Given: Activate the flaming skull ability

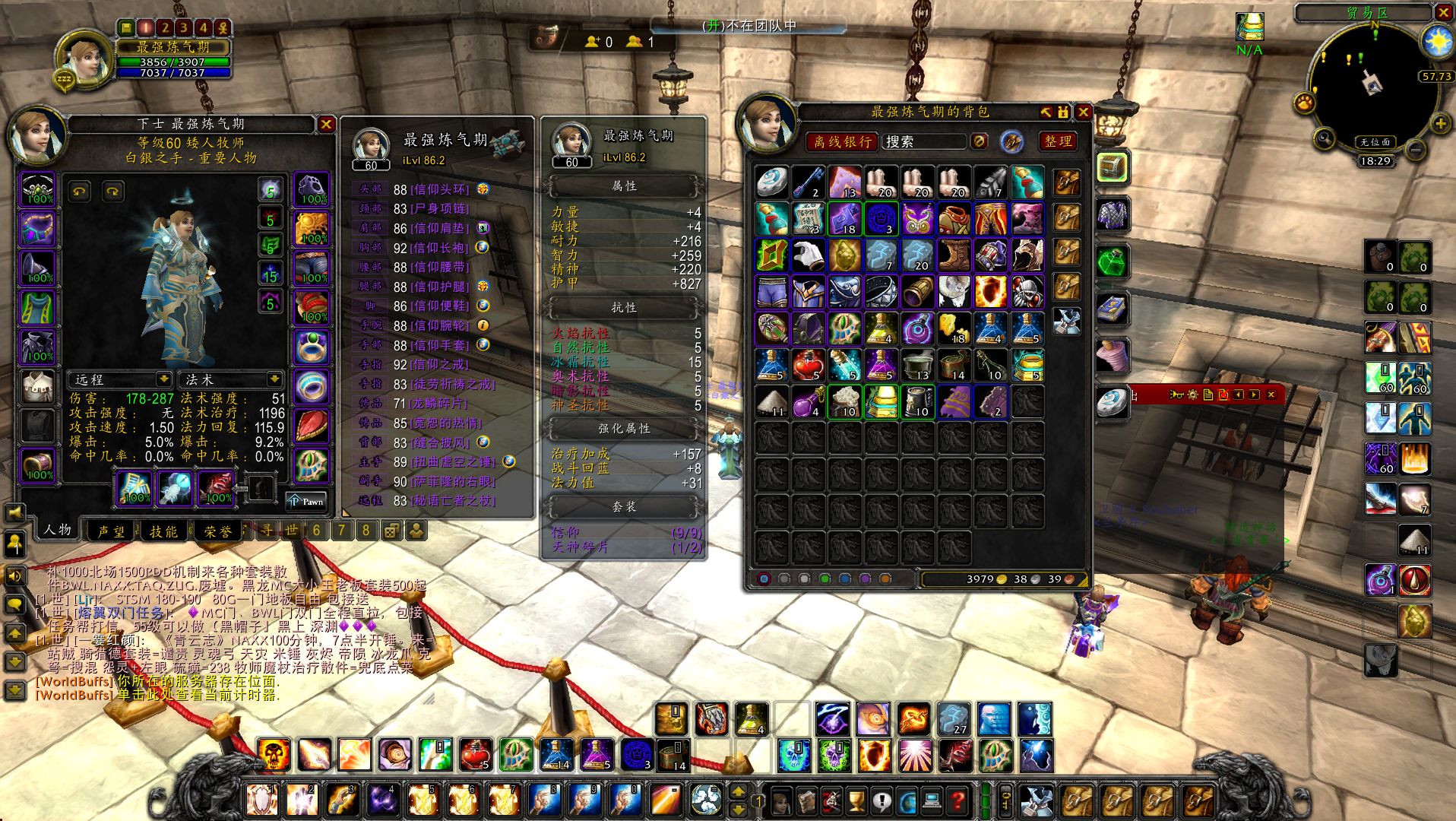Looking at the screenshot, I should pos(274,755).
